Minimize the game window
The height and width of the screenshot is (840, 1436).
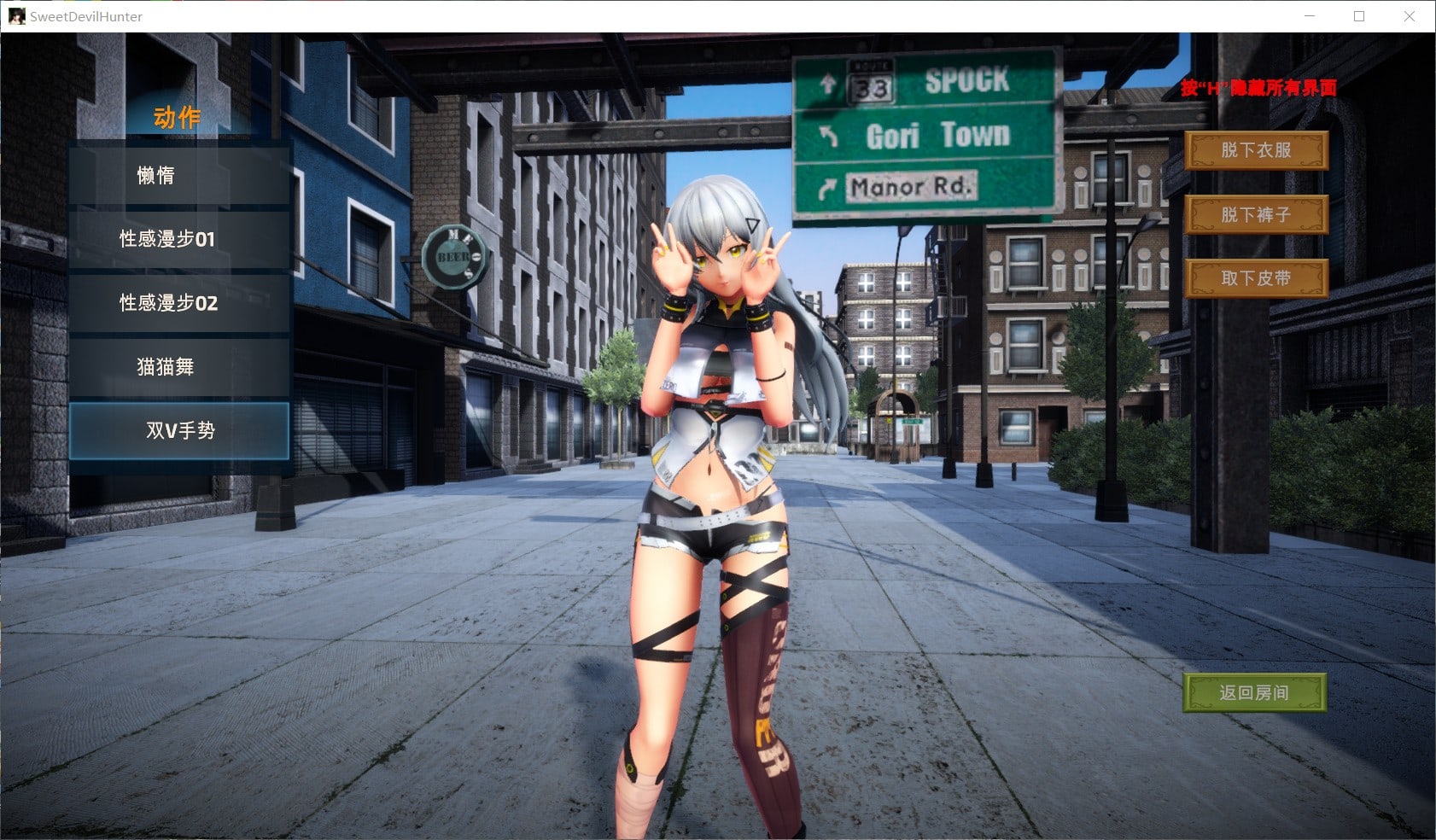click(x=1310, y=16)
